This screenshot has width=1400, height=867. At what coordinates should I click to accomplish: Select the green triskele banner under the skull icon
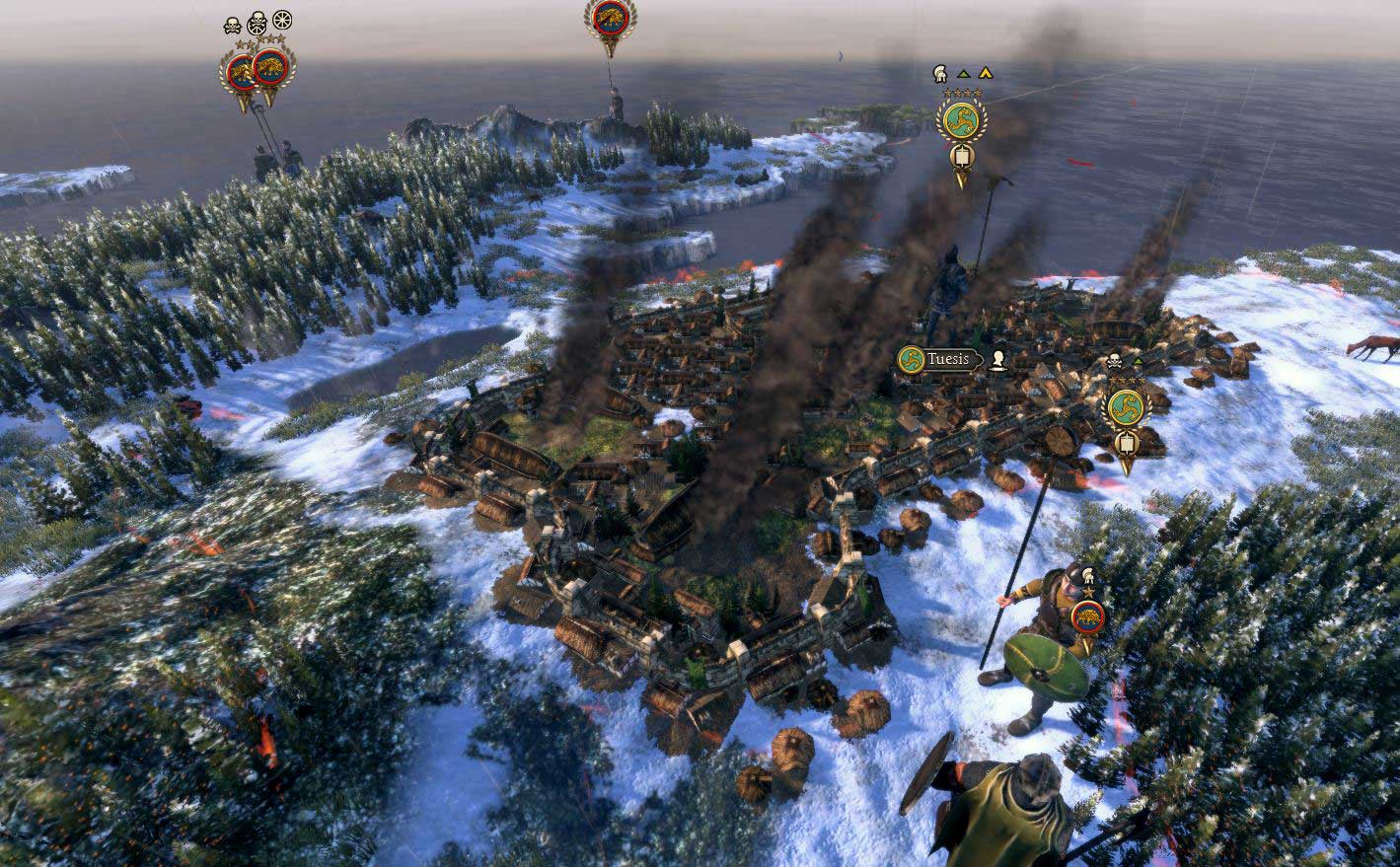coord(1125,407)
